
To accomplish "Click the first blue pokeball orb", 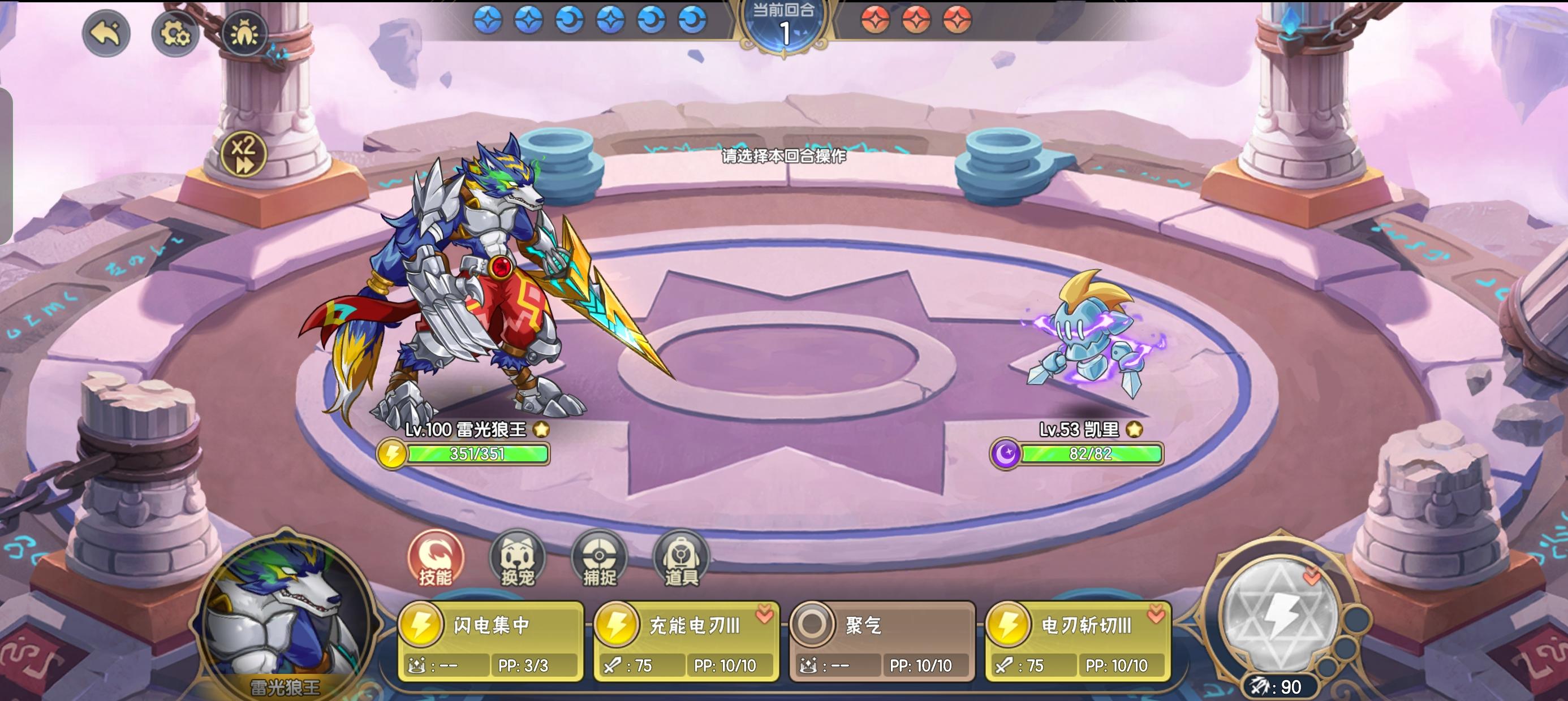I will click(x=487, y=19).
